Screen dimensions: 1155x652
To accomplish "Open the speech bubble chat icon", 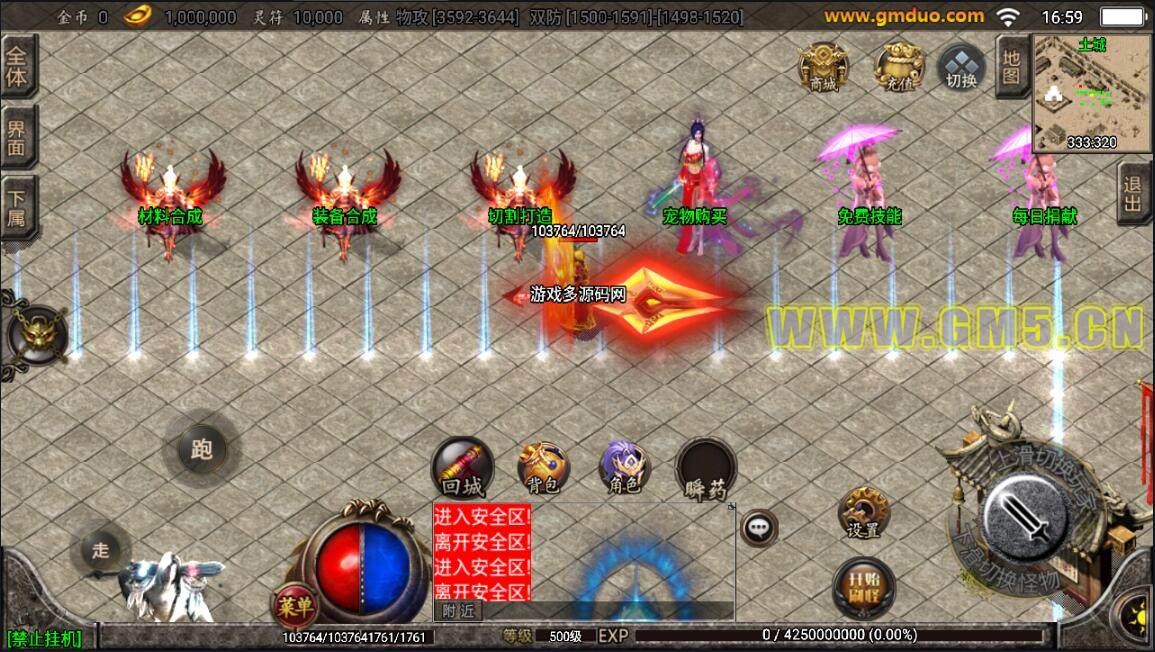I will click(759, 527).
